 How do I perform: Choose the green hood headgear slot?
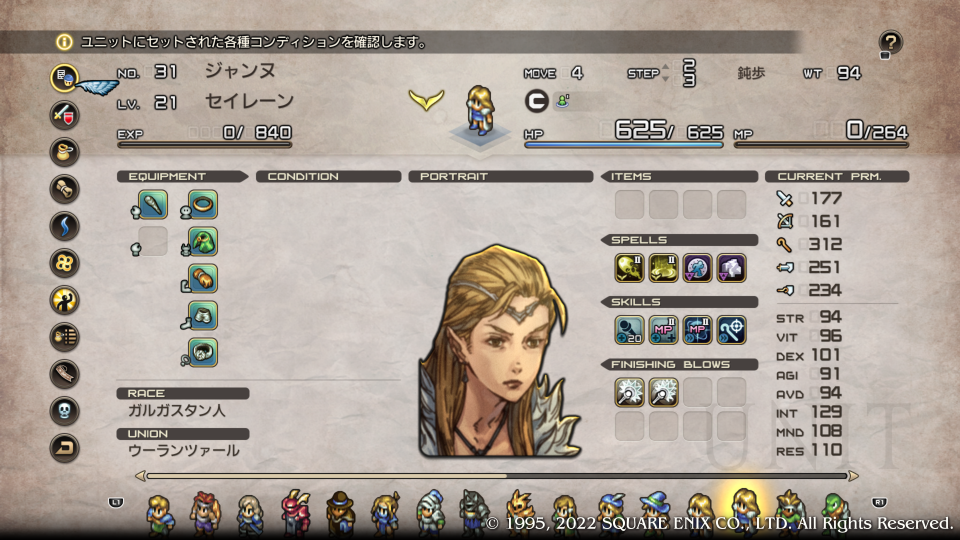tap(203, 242)
